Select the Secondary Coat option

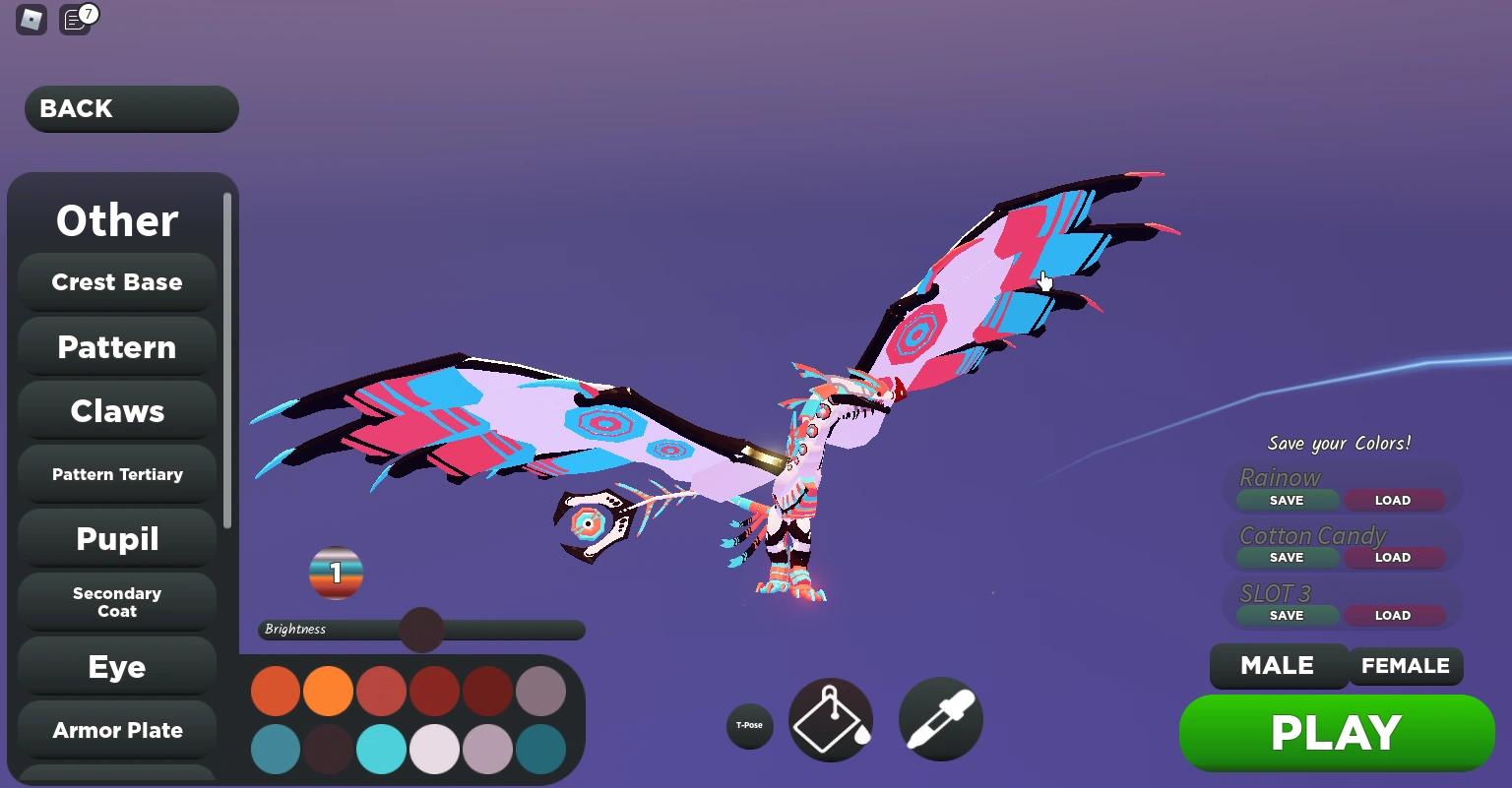pyautogui.click(x=116, y=602)
